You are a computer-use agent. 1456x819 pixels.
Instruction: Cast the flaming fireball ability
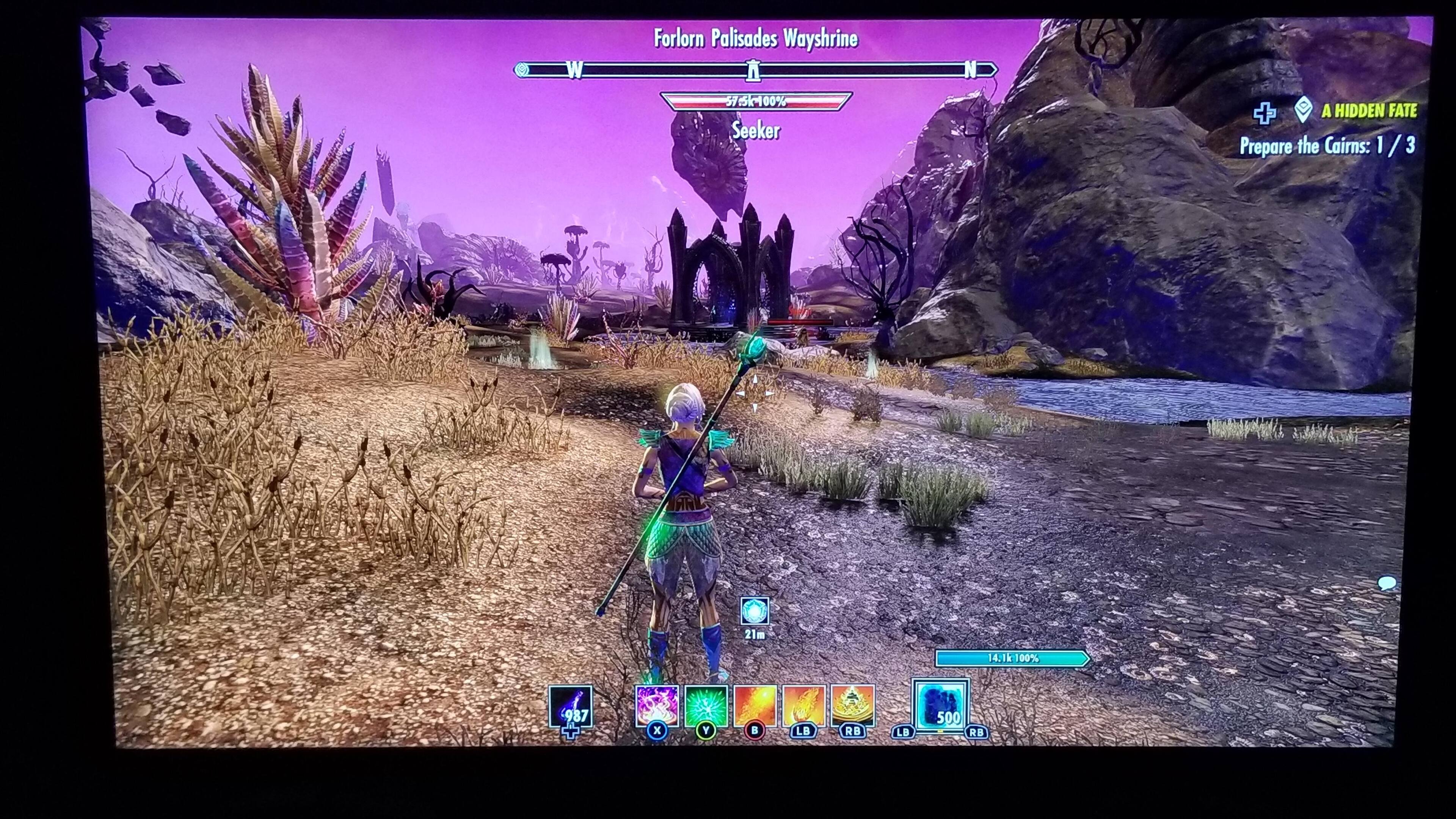click(803, 706)
